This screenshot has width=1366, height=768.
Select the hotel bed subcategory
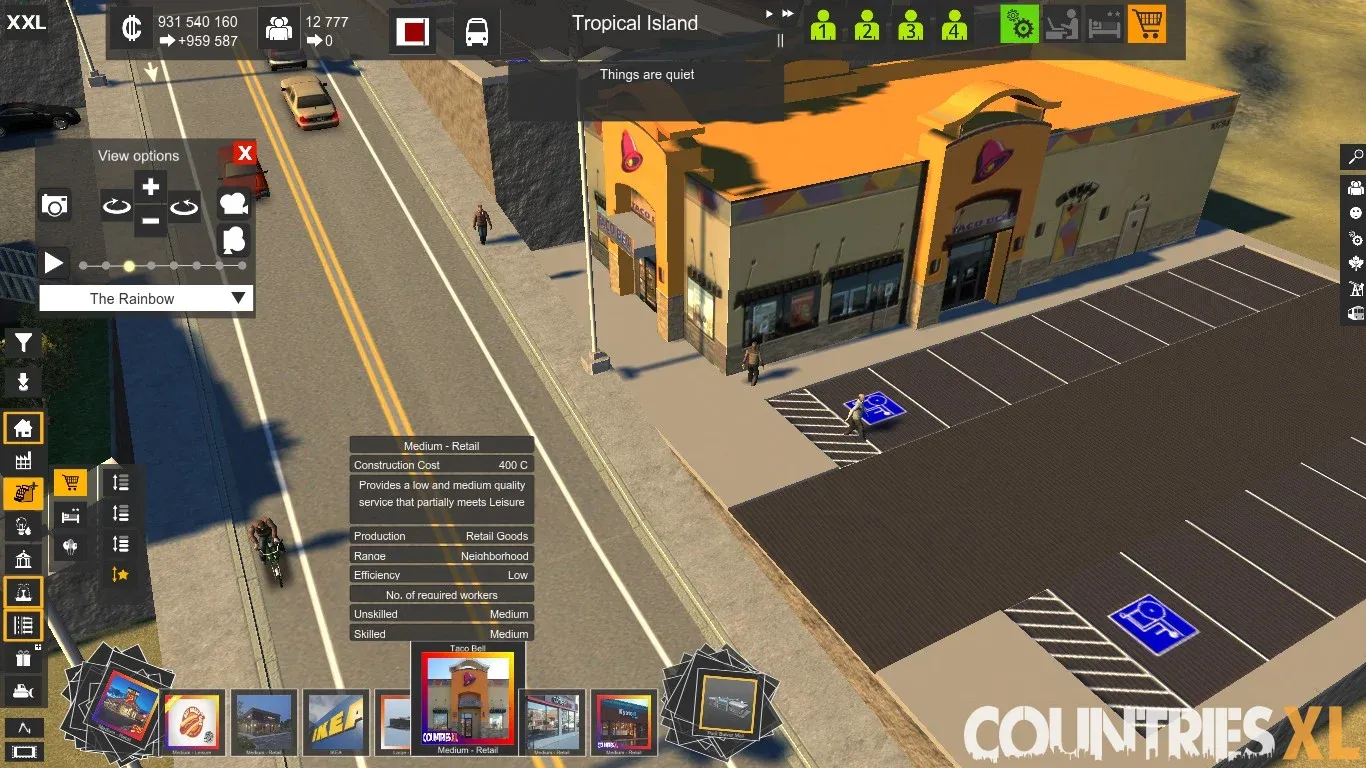click(70, 516)
